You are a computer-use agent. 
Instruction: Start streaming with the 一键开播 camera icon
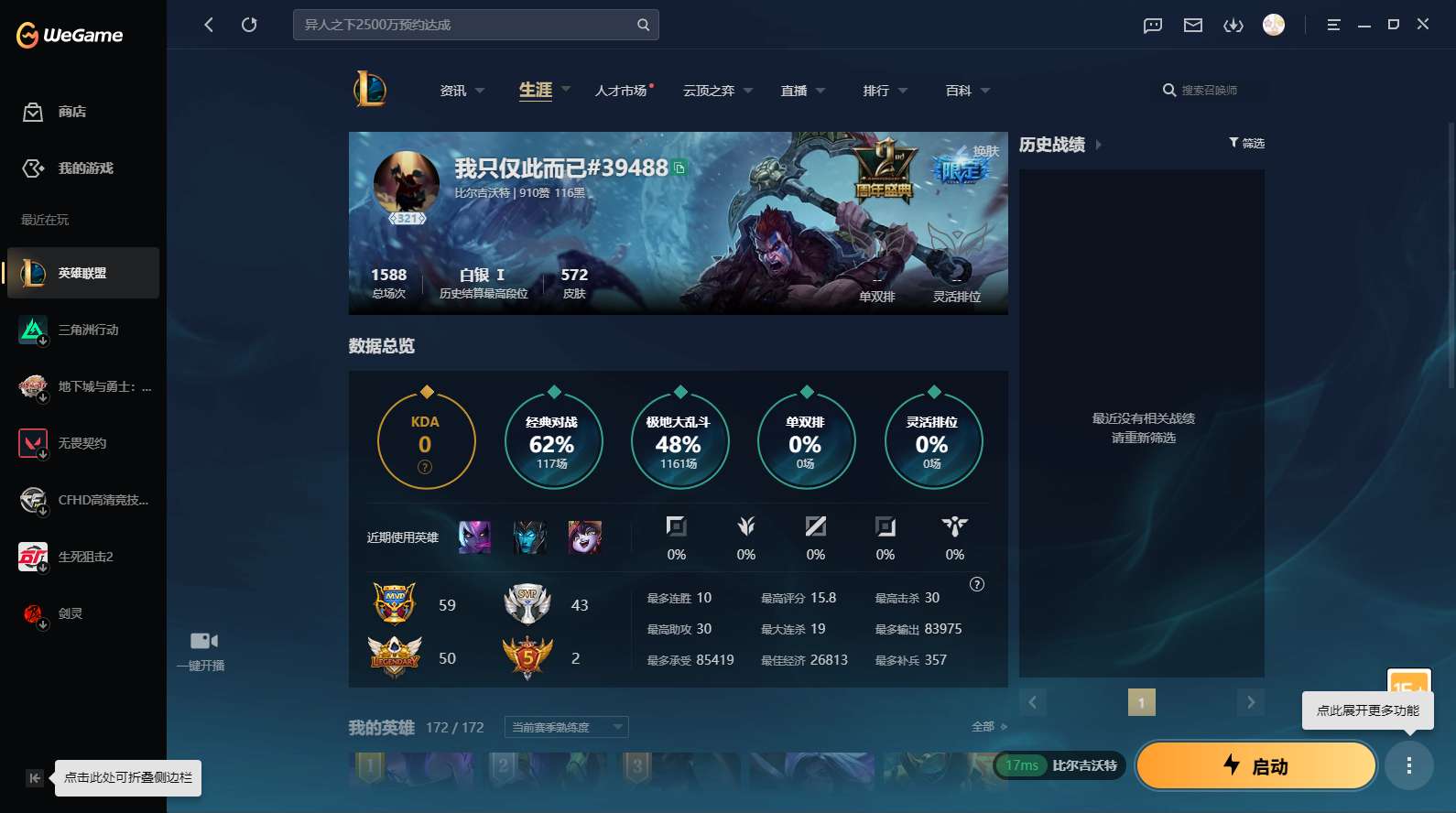(201, 640)
